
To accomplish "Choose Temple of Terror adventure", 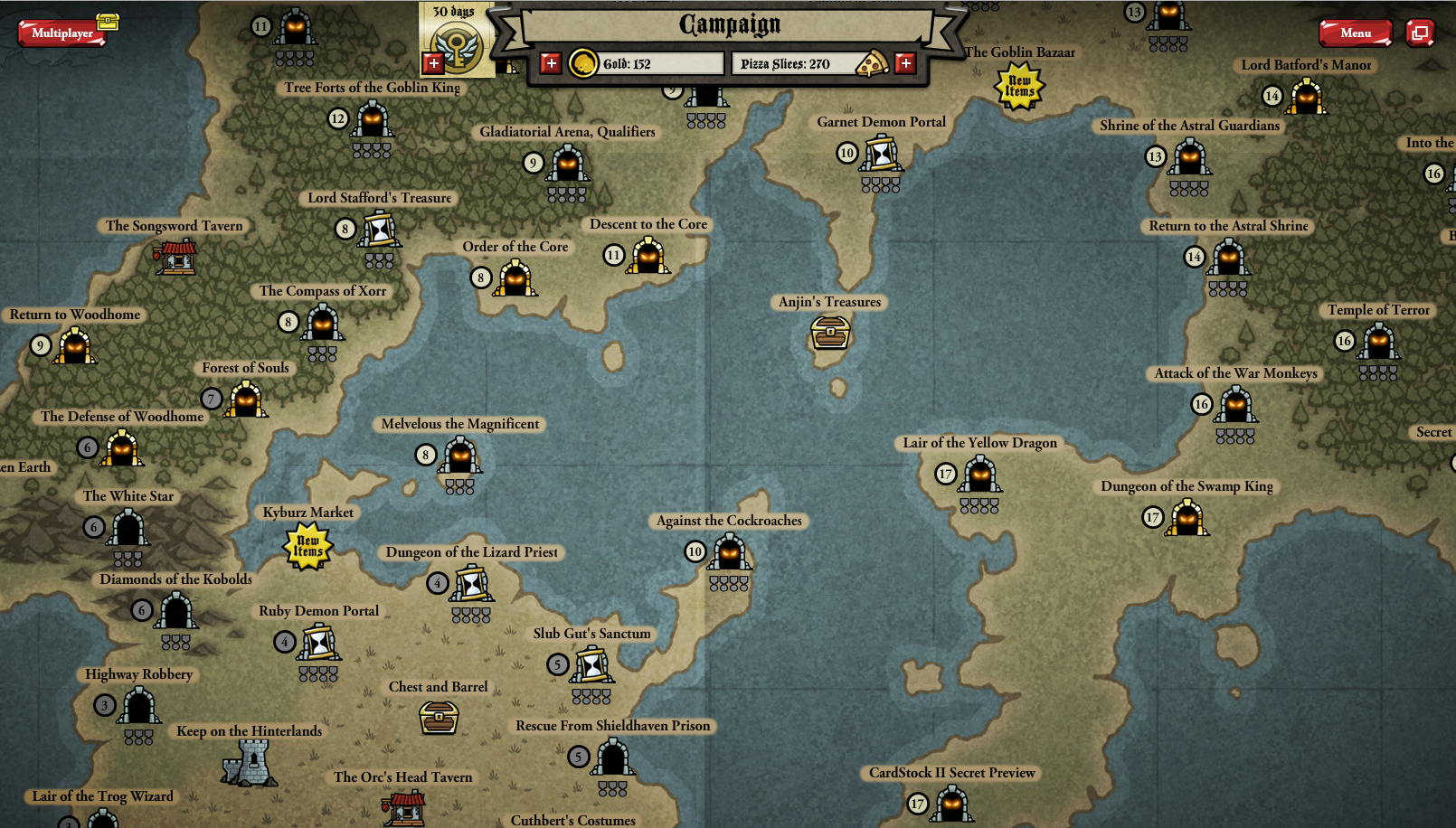I will pyautogui.click(x=1378, y=342).
